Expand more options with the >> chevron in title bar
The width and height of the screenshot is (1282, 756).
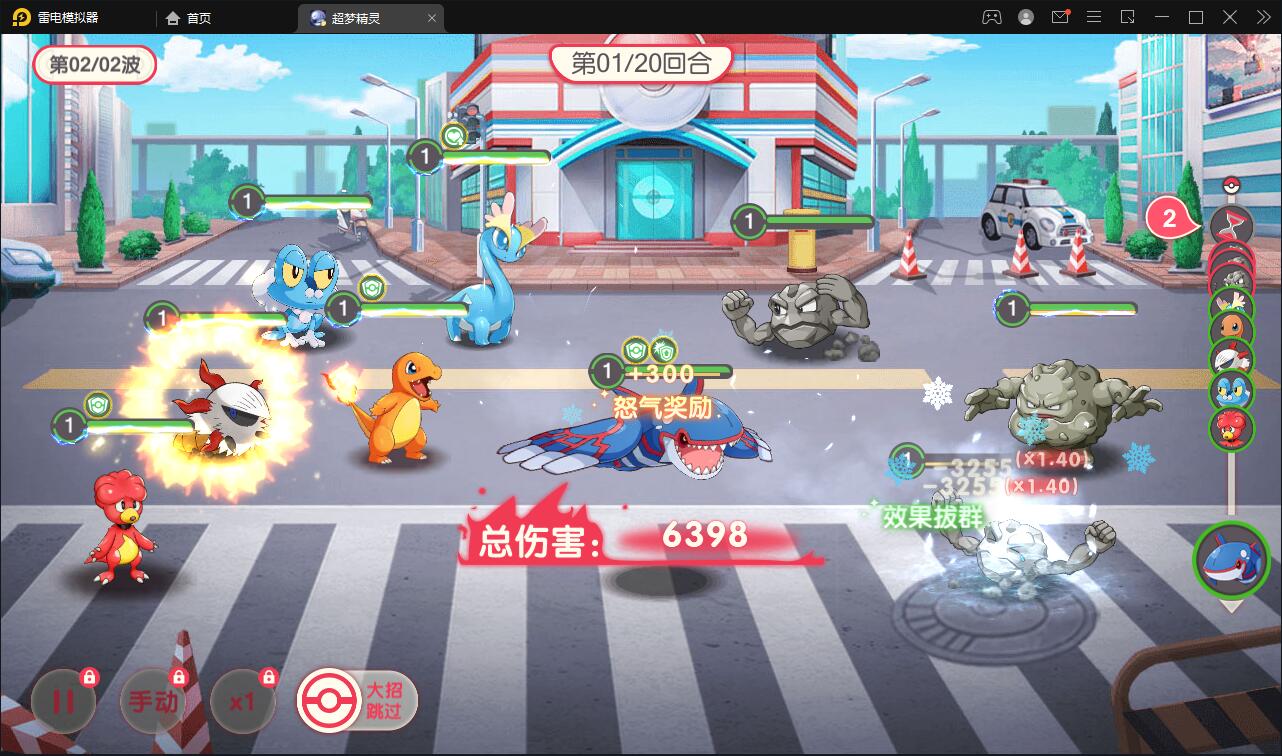click(x=1264, y=16)
